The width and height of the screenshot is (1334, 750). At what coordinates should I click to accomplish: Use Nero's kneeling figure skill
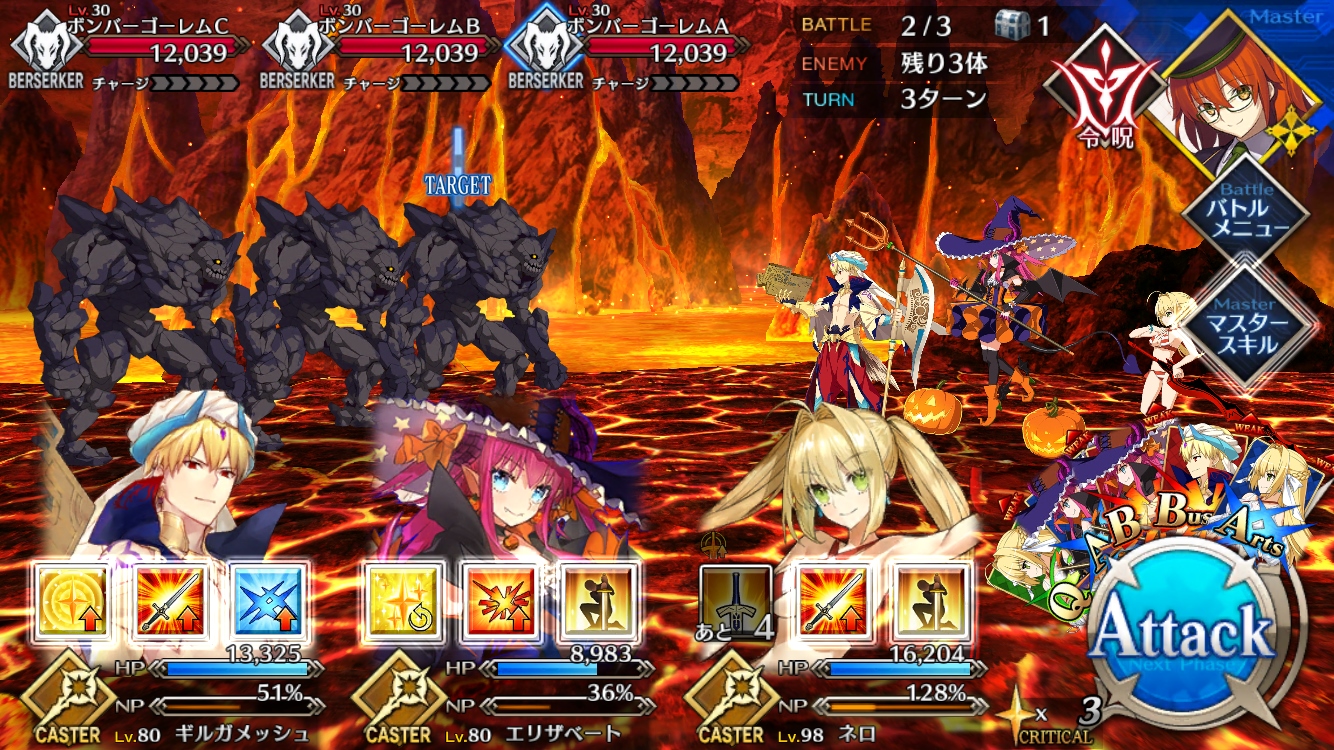930,601
